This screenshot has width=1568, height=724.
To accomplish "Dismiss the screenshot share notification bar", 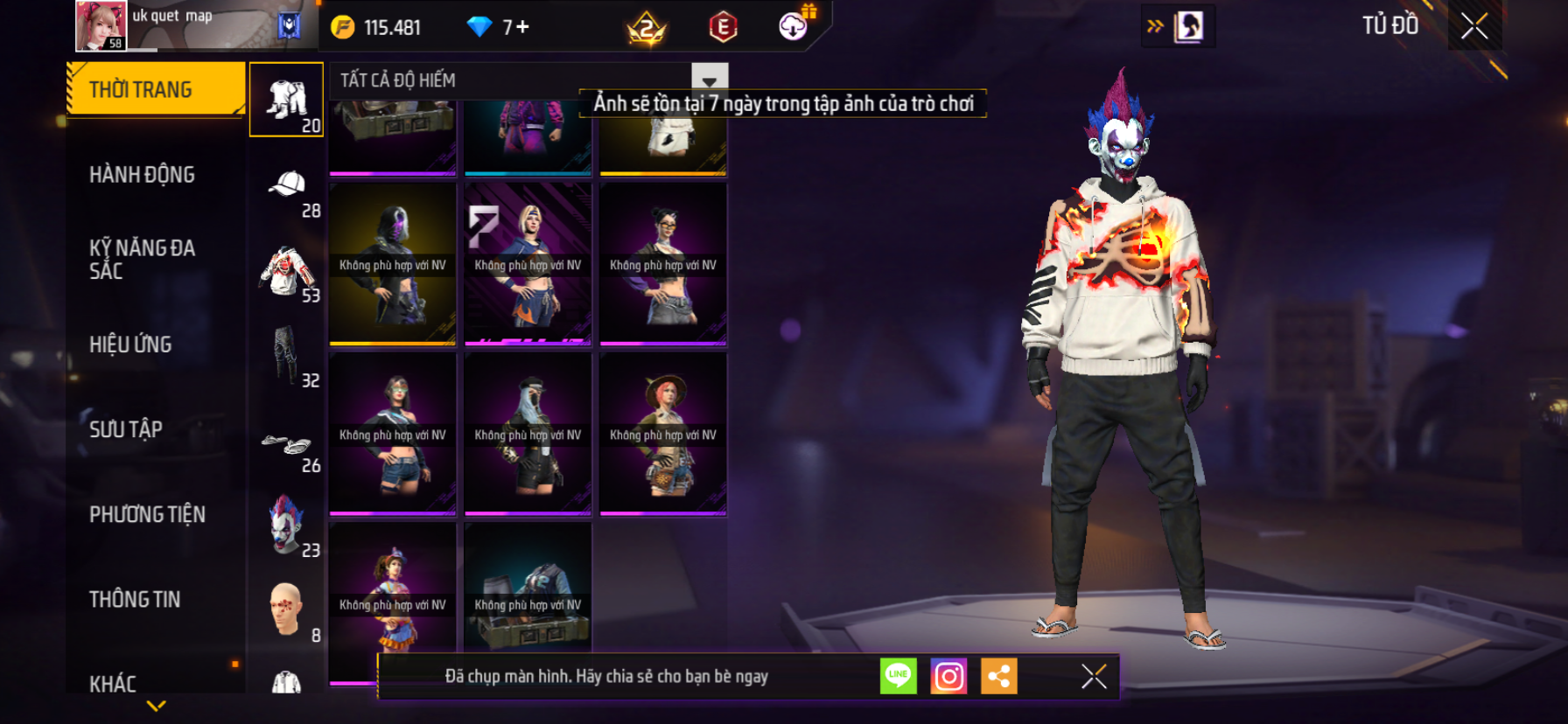I will (x=1094, y=676).
